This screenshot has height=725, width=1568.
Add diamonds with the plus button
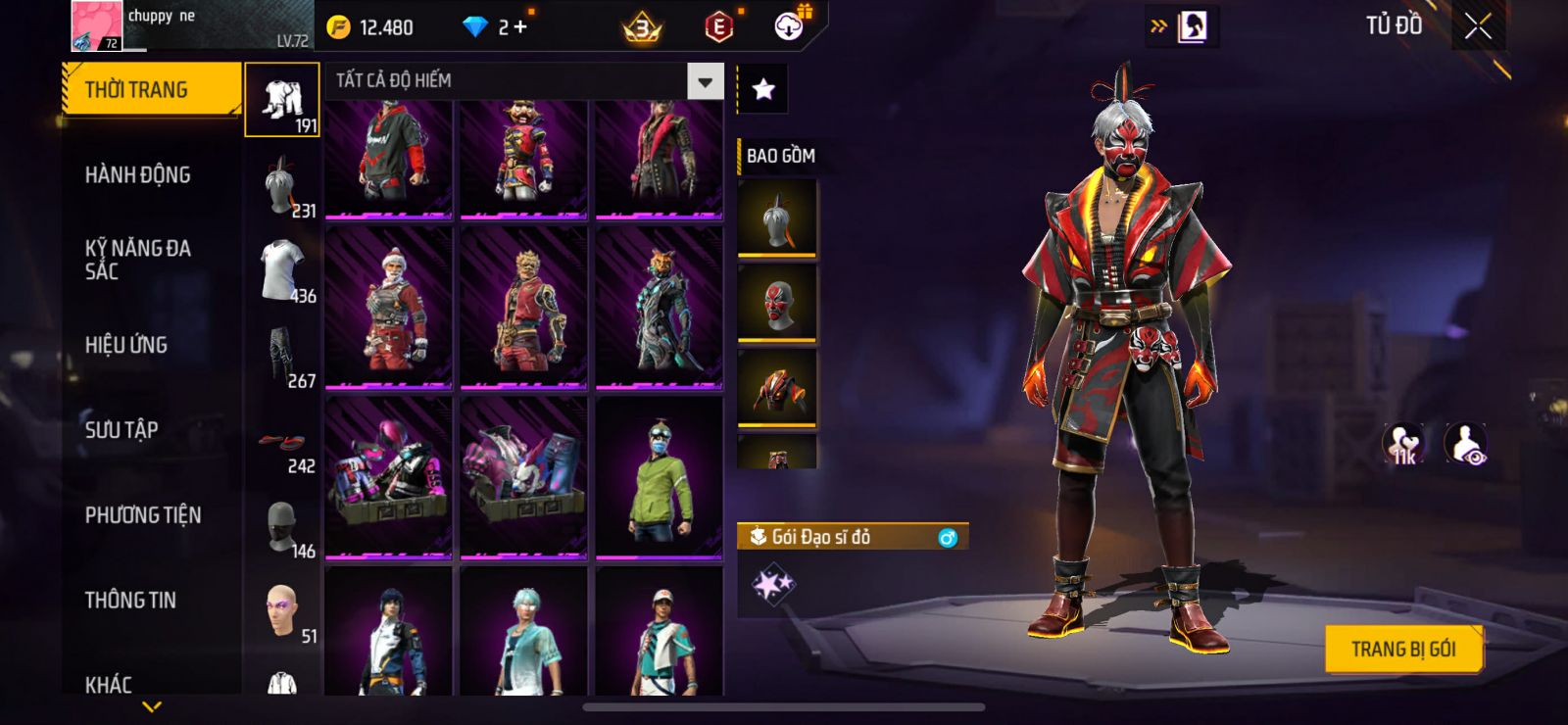pos(519,27)
